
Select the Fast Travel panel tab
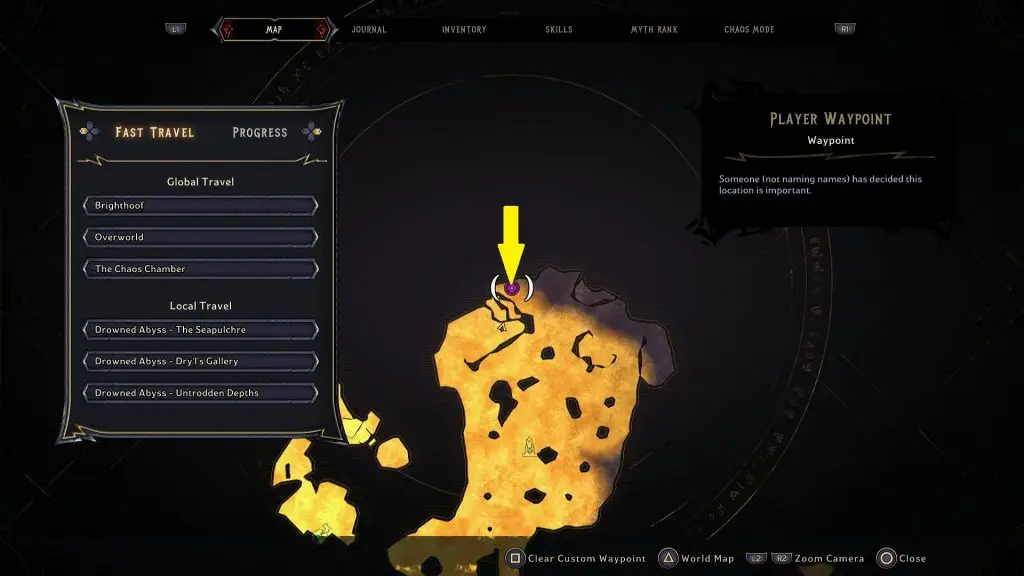(x=155, y=132)
